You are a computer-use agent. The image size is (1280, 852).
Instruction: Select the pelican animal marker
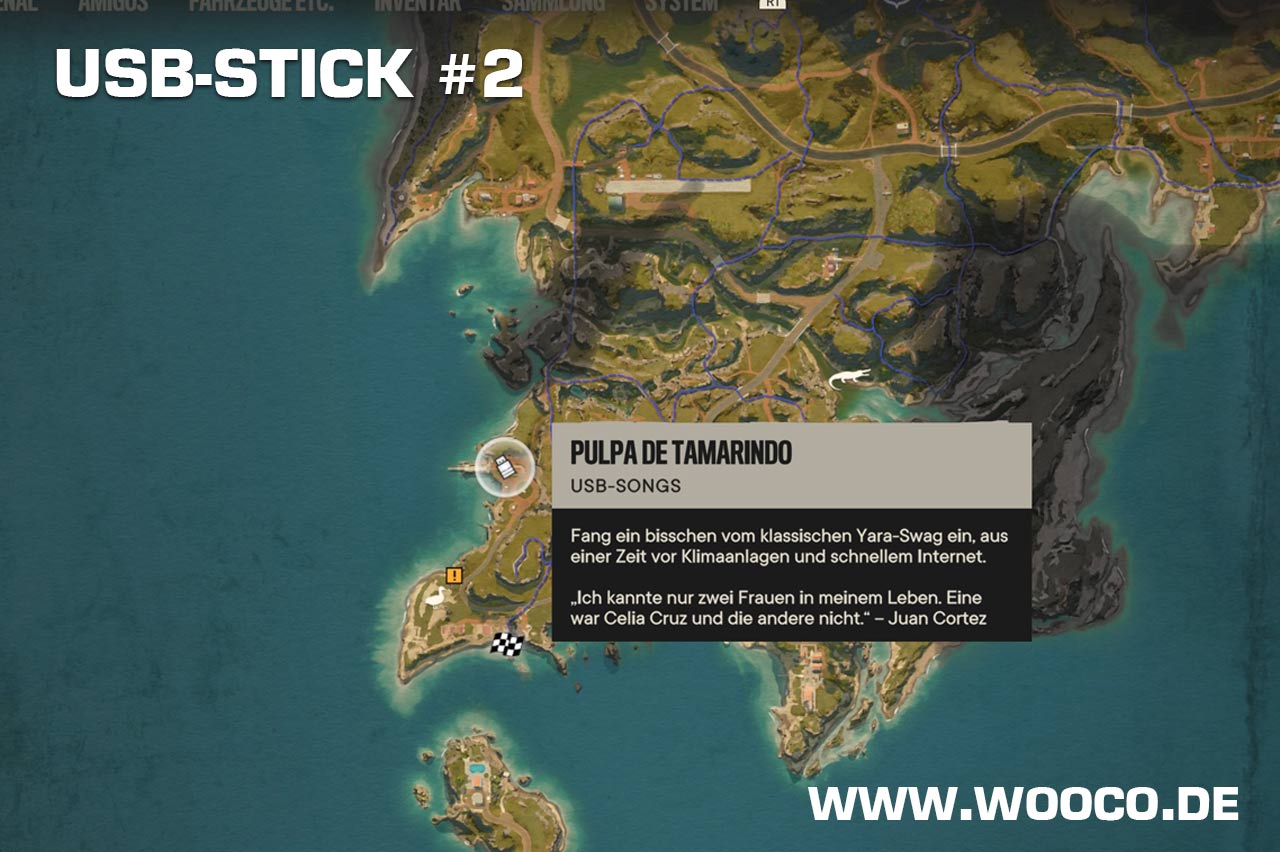(x=436, y=597)
